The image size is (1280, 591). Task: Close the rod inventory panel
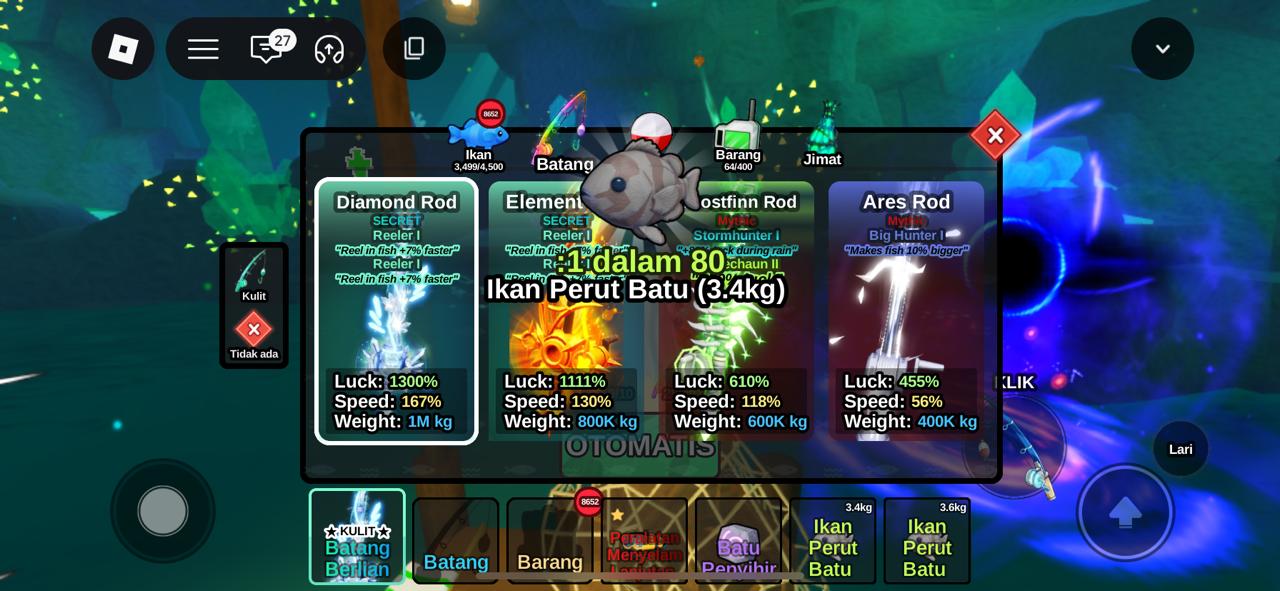tap(994, 136)
